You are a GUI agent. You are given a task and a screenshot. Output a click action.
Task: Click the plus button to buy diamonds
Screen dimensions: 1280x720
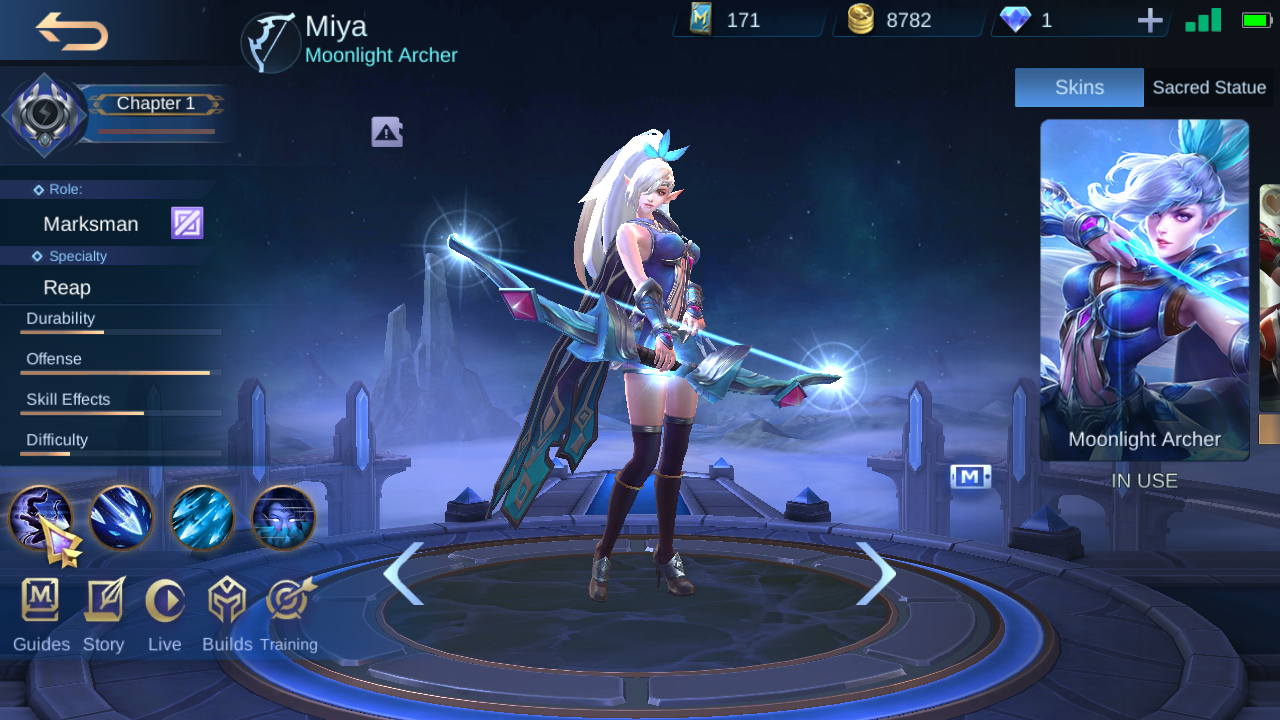coord(1148,19)
